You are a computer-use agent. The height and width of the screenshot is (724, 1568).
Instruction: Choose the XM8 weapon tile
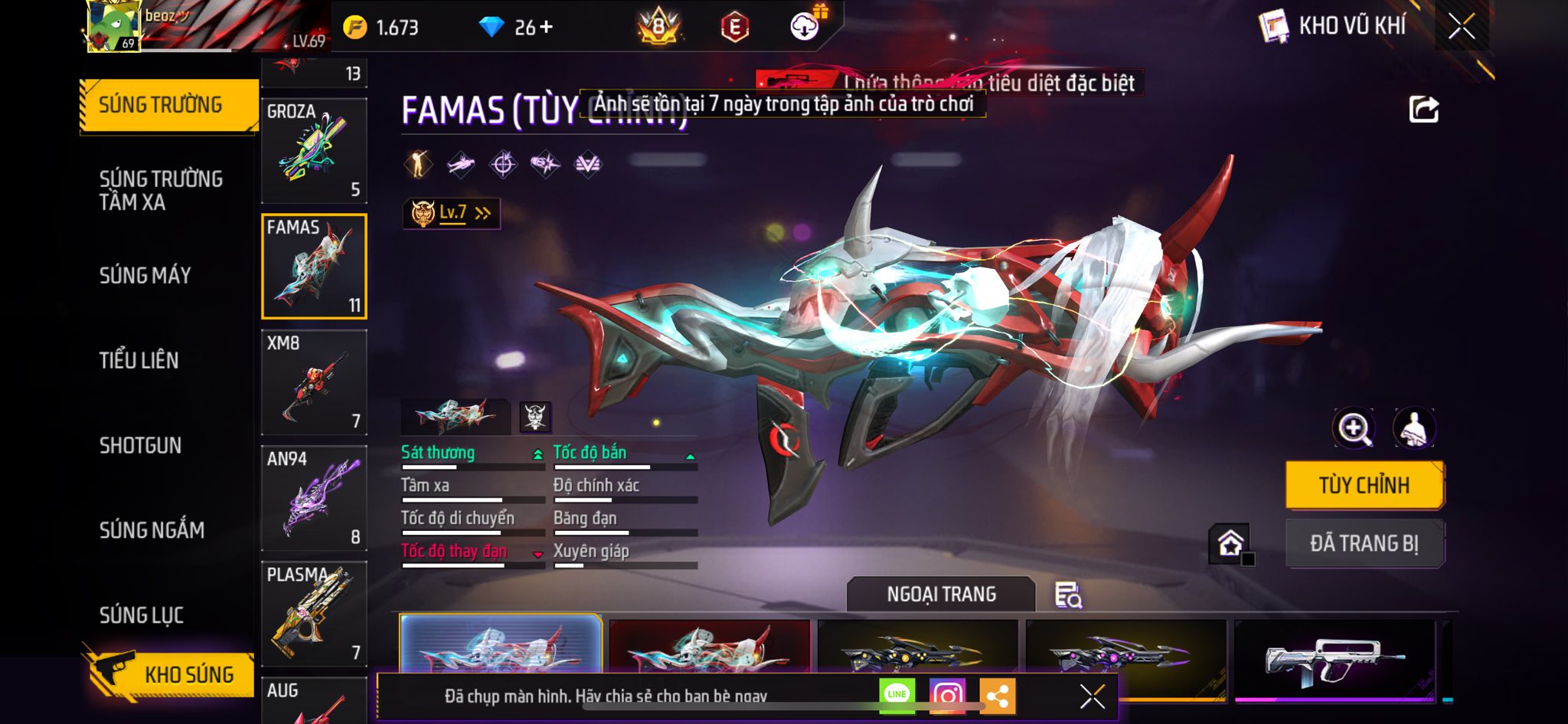point(314,382)
